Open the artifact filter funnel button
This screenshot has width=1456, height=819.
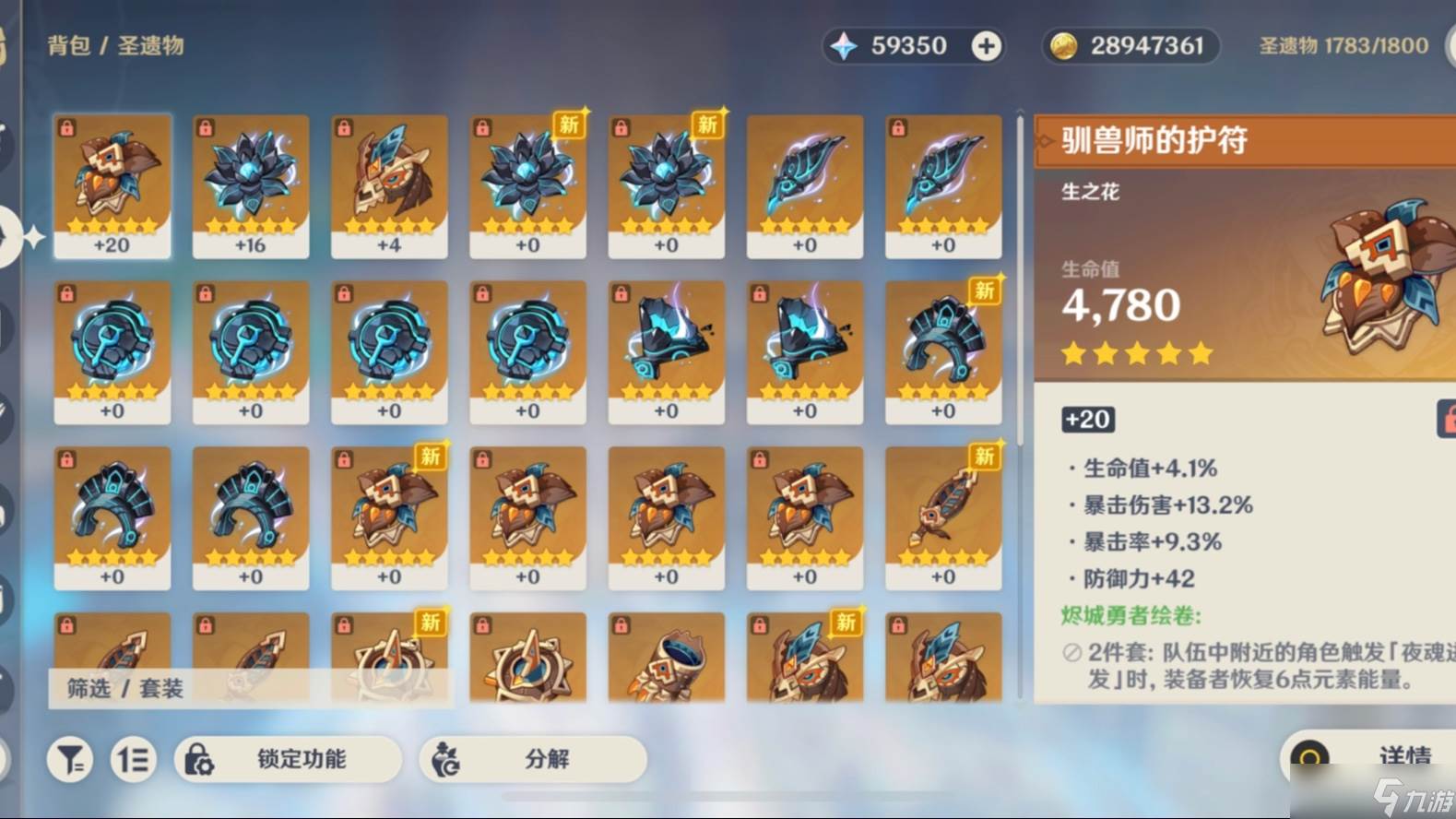pos(70,760)
